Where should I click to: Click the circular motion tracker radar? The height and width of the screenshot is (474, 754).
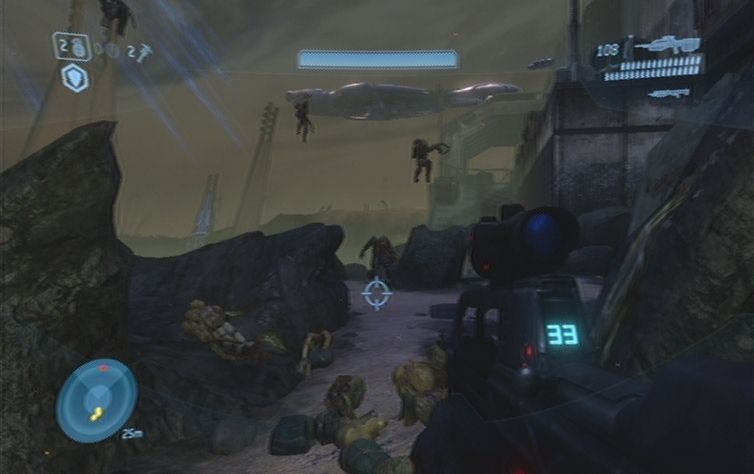pos(96,400)
